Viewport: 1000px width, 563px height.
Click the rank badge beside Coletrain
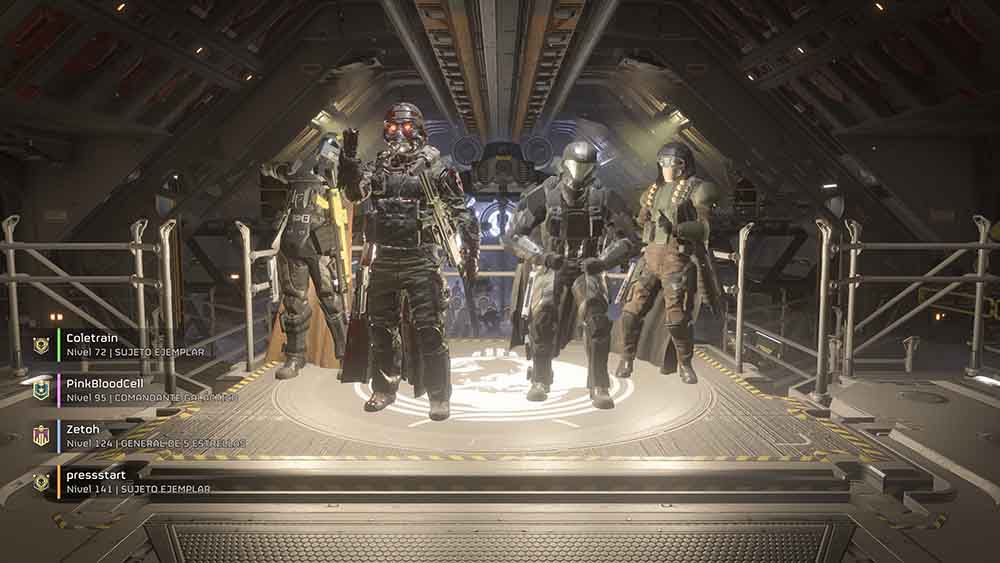(x=41, y=345)
